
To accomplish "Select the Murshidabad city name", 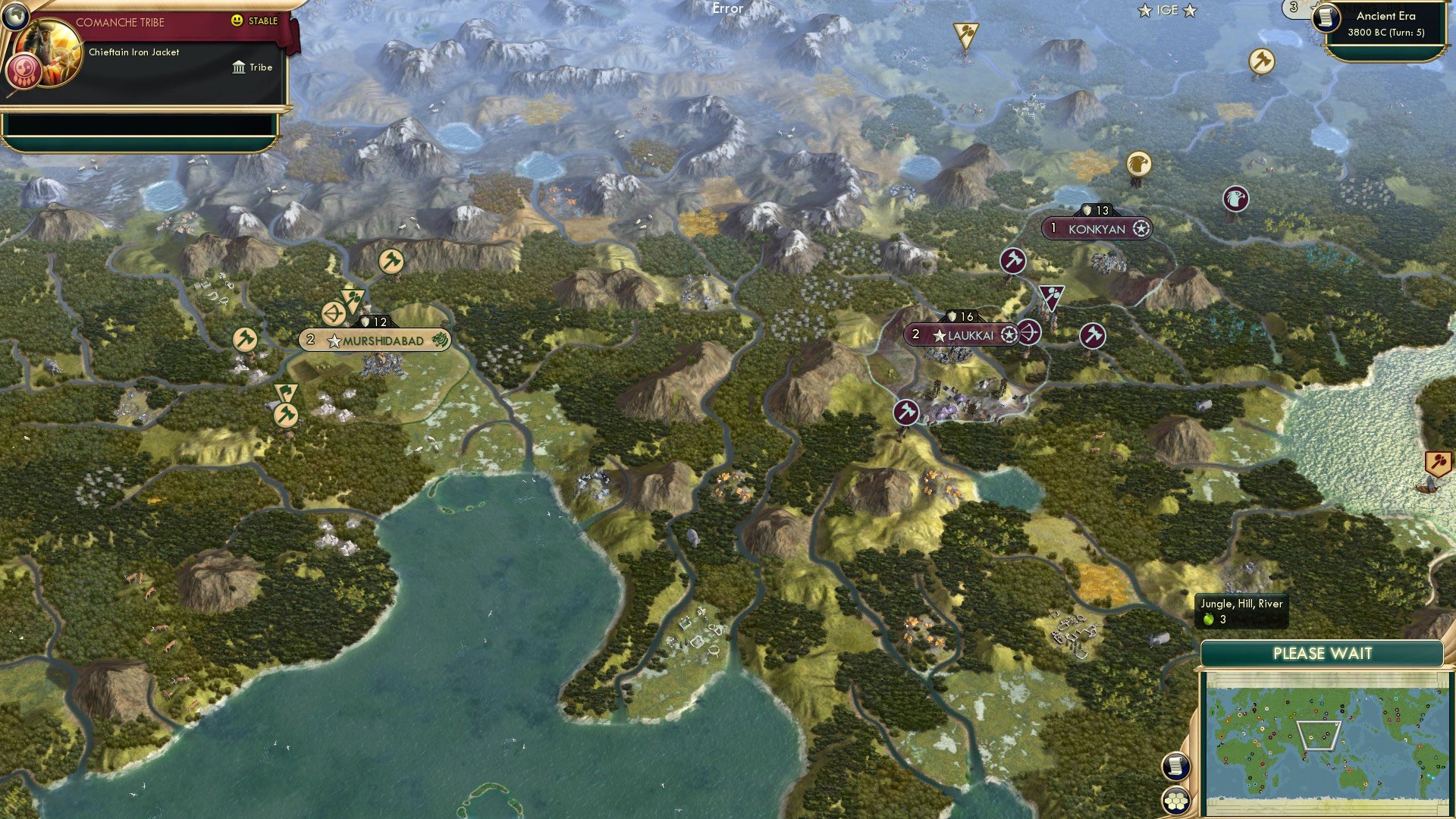I will pos(381,340).
